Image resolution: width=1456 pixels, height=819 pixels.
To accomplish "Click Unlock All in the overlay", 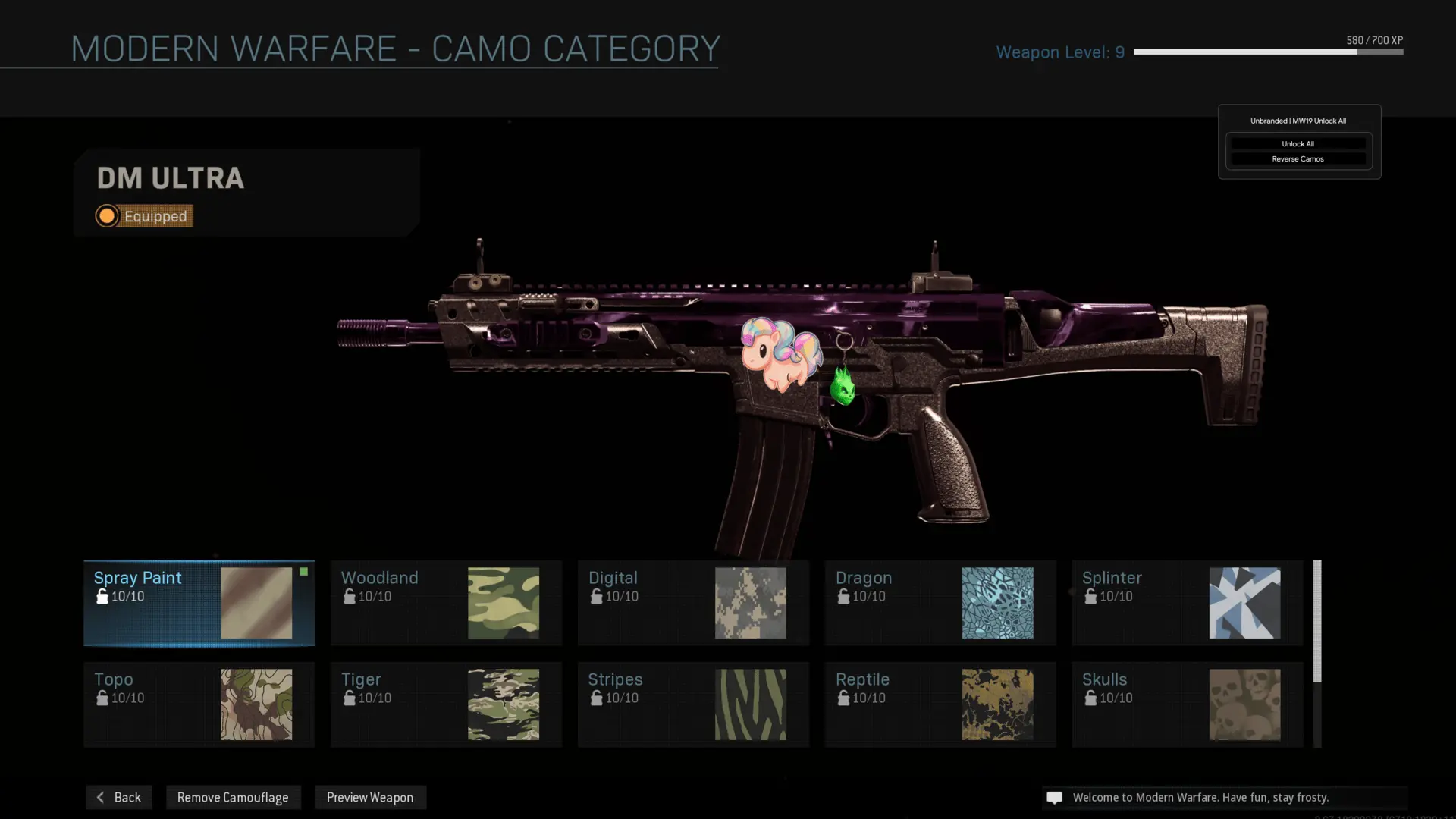I will 1298,143.
